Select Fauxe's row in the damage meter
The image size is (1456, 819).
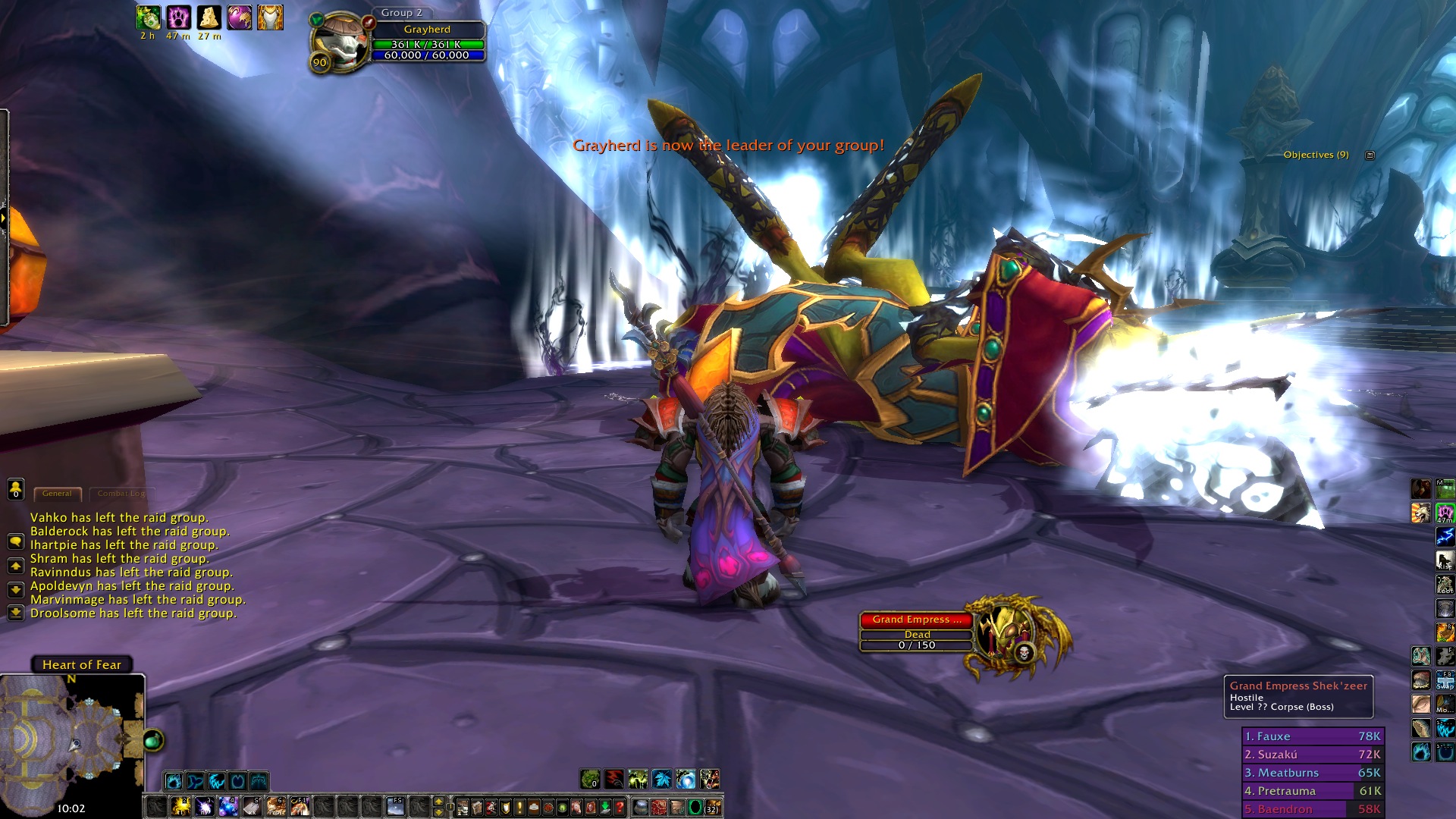click(1312, 736)
